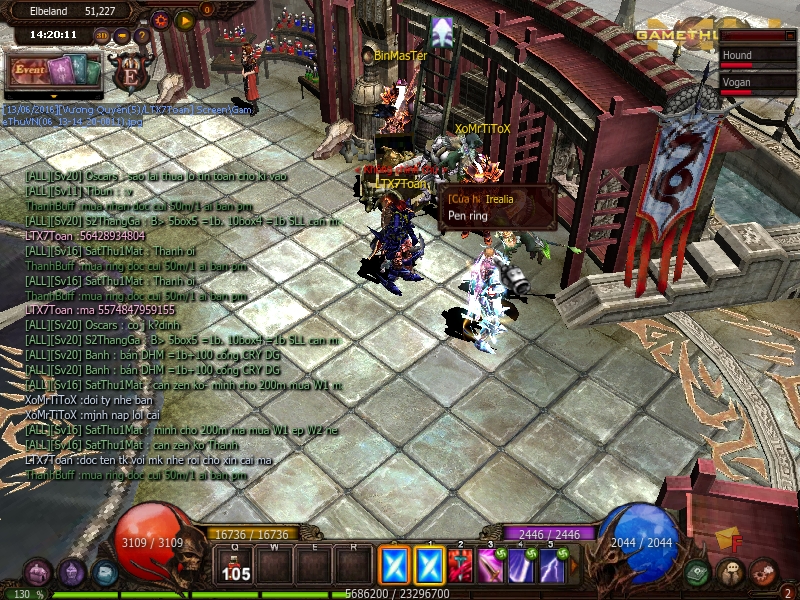Open the treasure chest inventory icon
Image resolution: width=800 pixels, height=600 pixels.
tap(37, 573)
